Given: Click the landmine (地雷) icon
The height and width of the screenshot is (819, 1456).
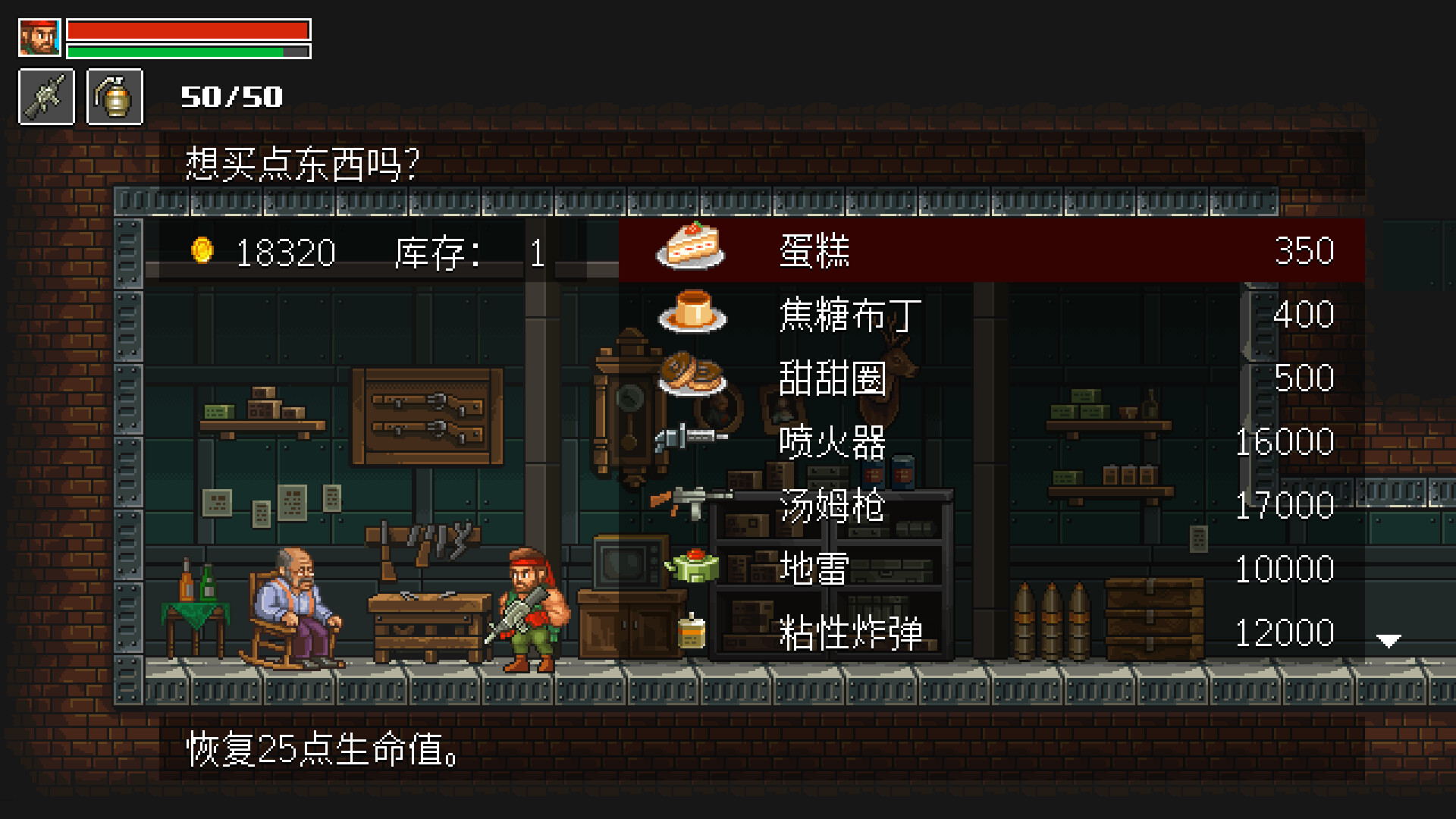Looking at the screenshot, I should (695, 567).
